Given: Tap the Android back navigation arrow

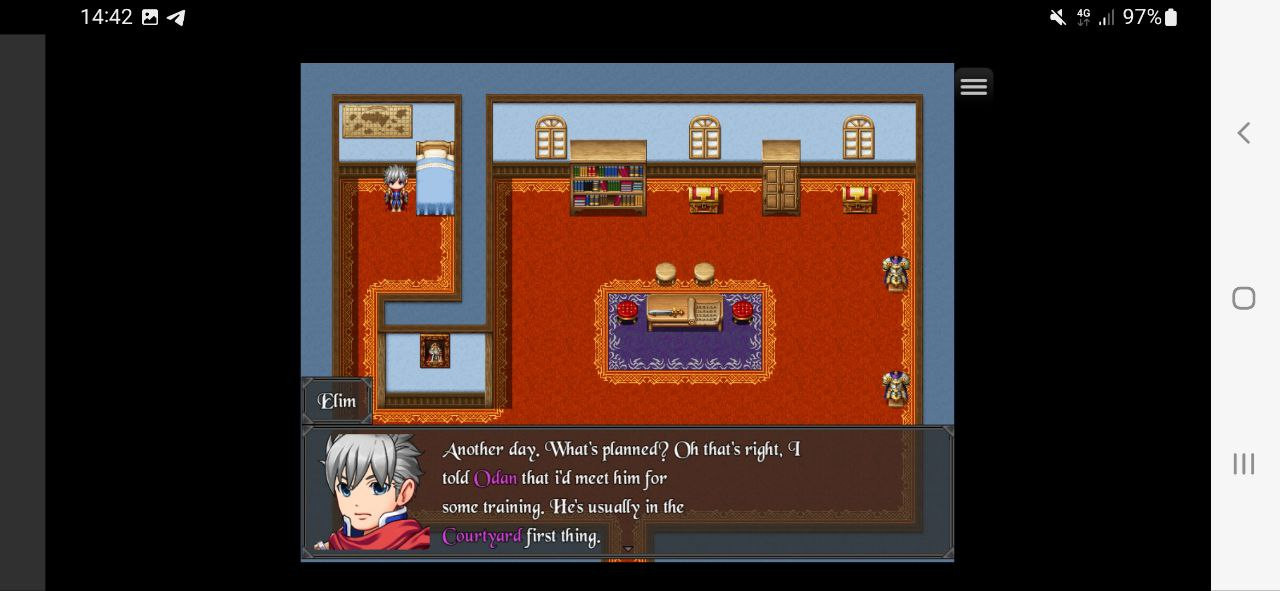Looking at the screenshot, I should pyautogui.click(x=1243, y=133).
